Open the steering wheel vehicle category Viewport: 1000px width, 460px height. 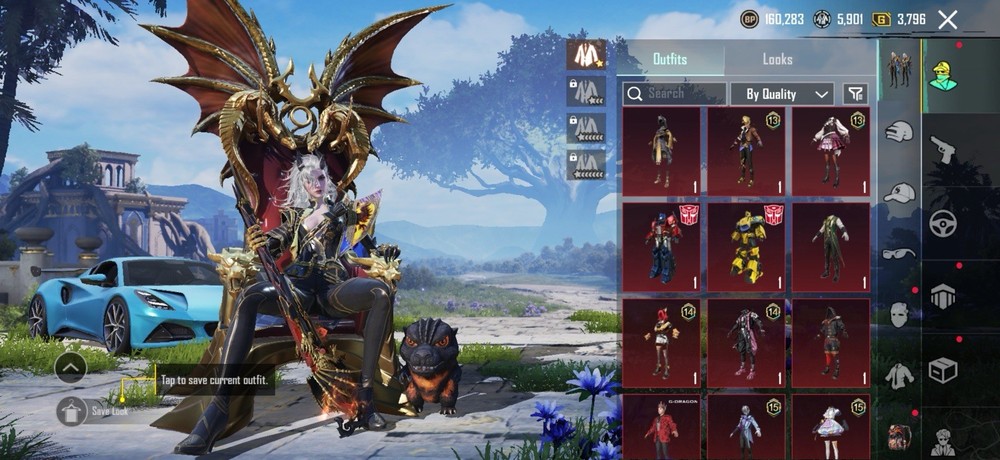[942, 223]
